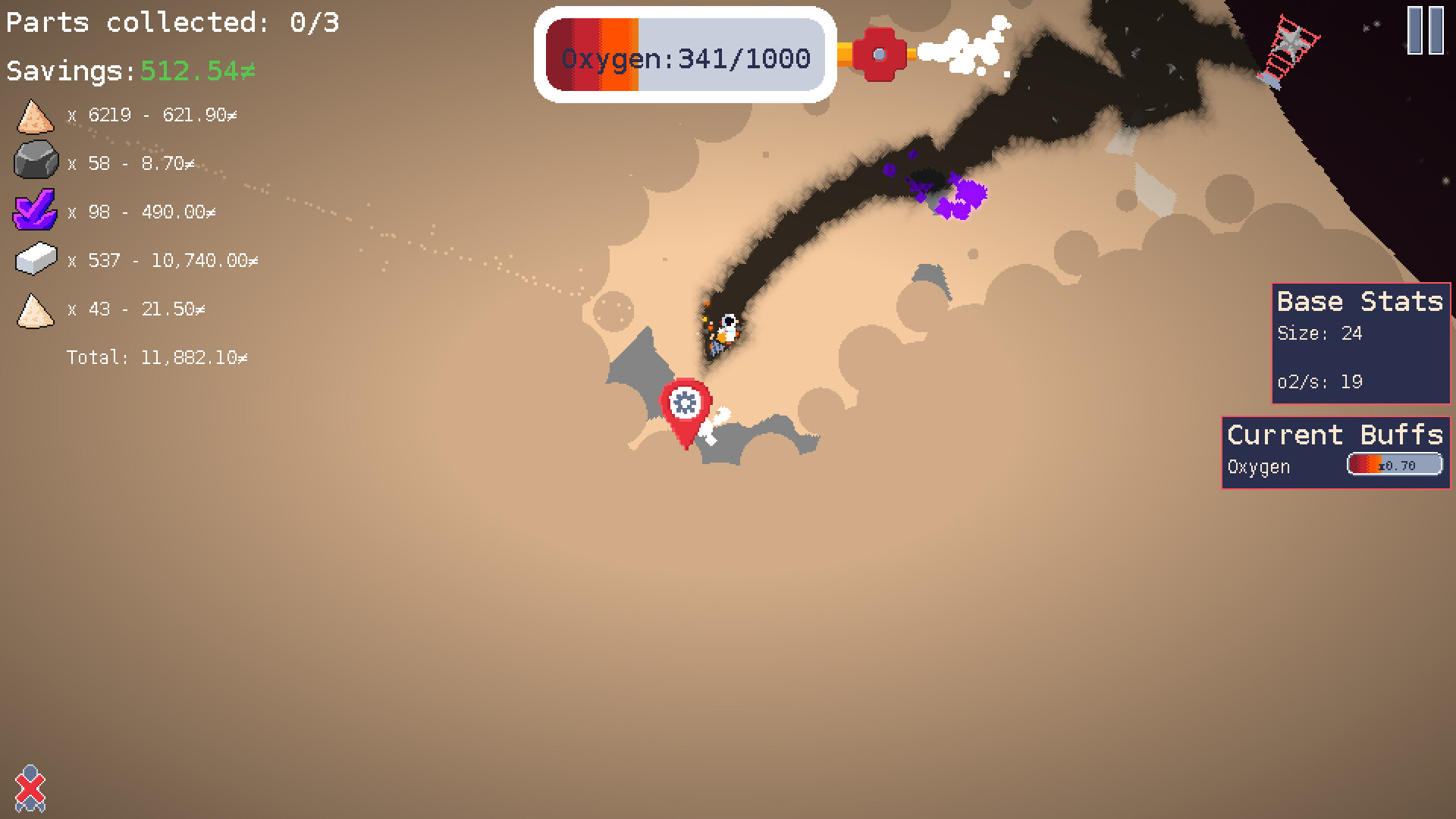Open the Base Stats panel

pos(1357,301)
